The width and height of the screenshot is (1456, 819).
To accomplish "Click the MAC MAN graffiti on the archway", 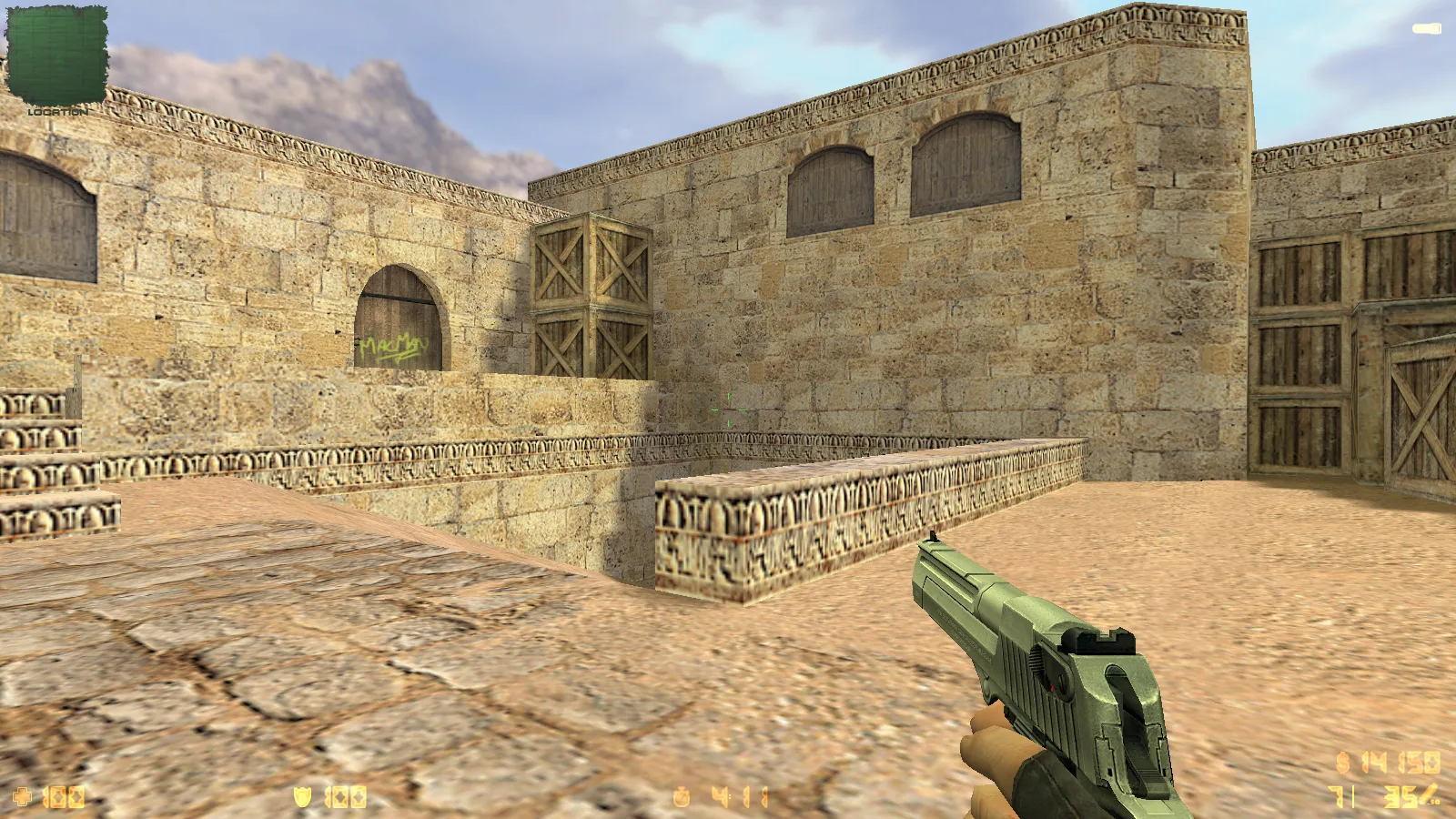I will click(391, 344).
